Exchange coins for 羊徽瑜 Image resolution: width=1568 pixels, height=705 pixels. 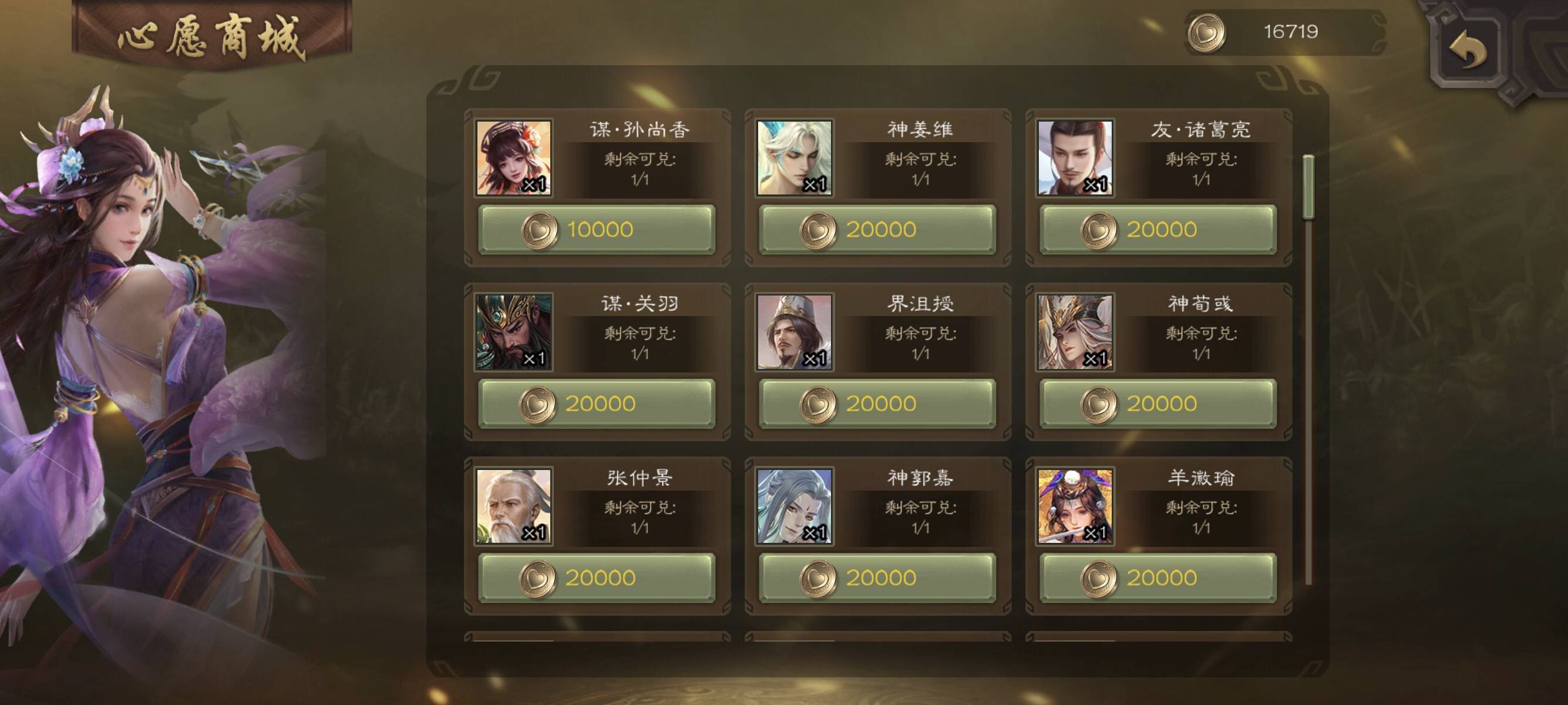click(1158, 578)
